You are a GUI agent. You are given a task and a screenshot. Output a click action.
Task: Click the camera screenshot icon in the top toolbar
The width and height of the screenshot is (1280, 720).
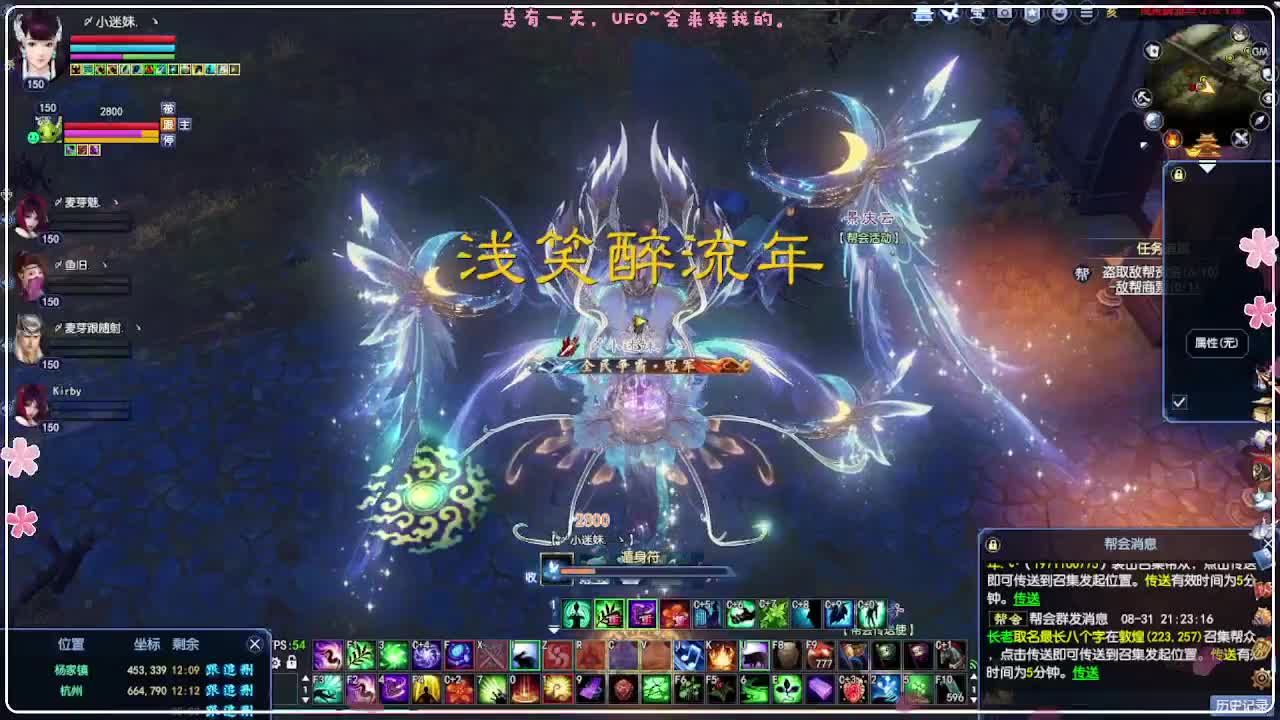pos(1003,14)
